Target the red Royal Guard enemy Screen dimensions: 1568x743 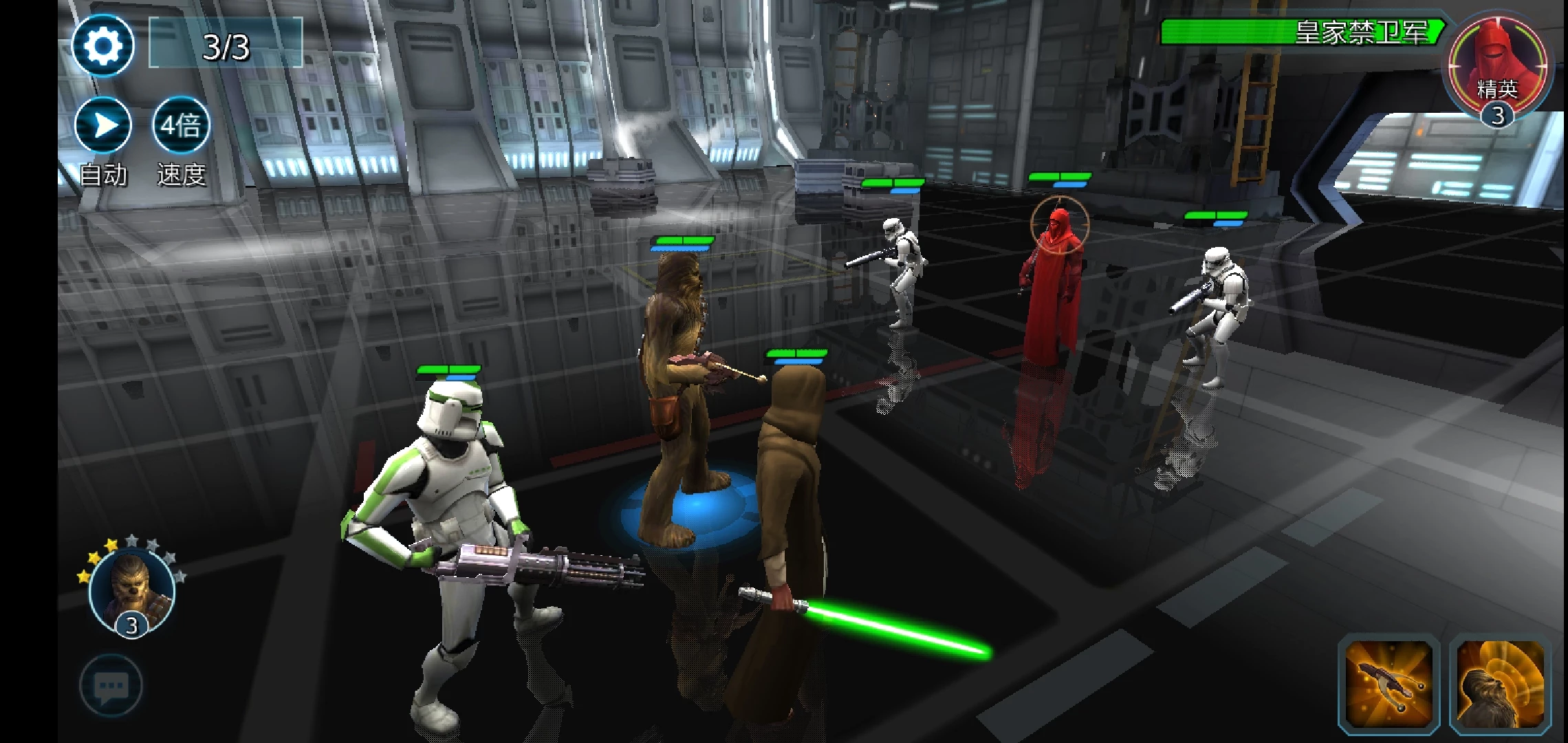(1050, 289)
